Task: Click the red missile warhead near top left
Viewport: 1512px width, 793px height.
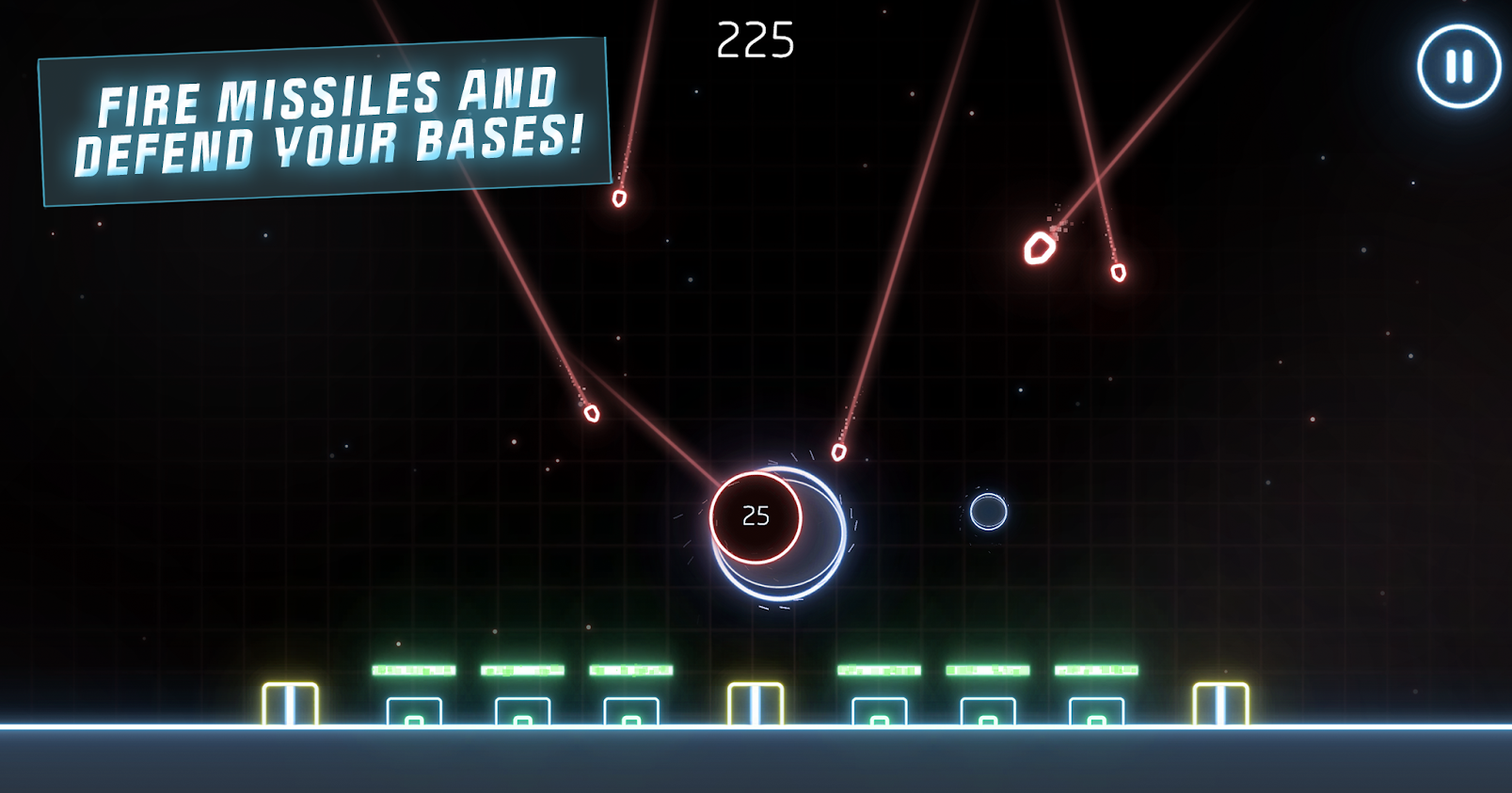Action: [x=618, y=200]
